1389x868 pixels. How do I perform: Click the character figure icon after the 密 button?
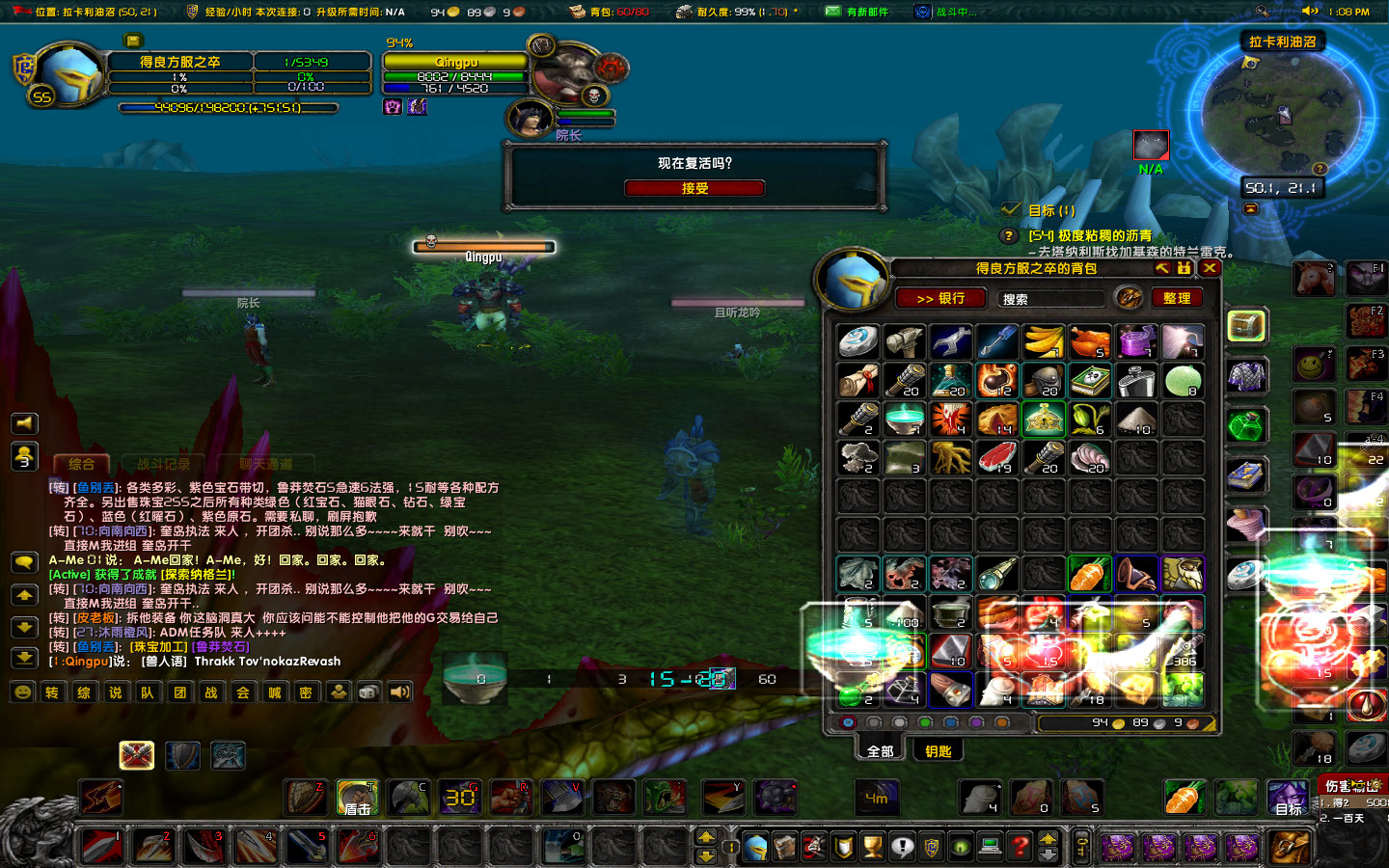pos(339,692)
